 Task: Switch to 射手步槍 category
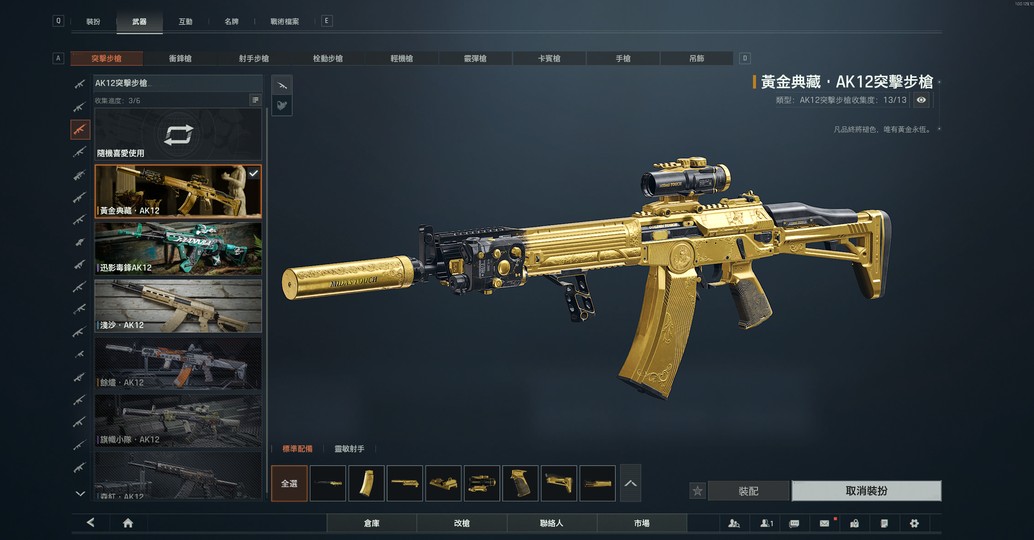[x=254, y=59]
